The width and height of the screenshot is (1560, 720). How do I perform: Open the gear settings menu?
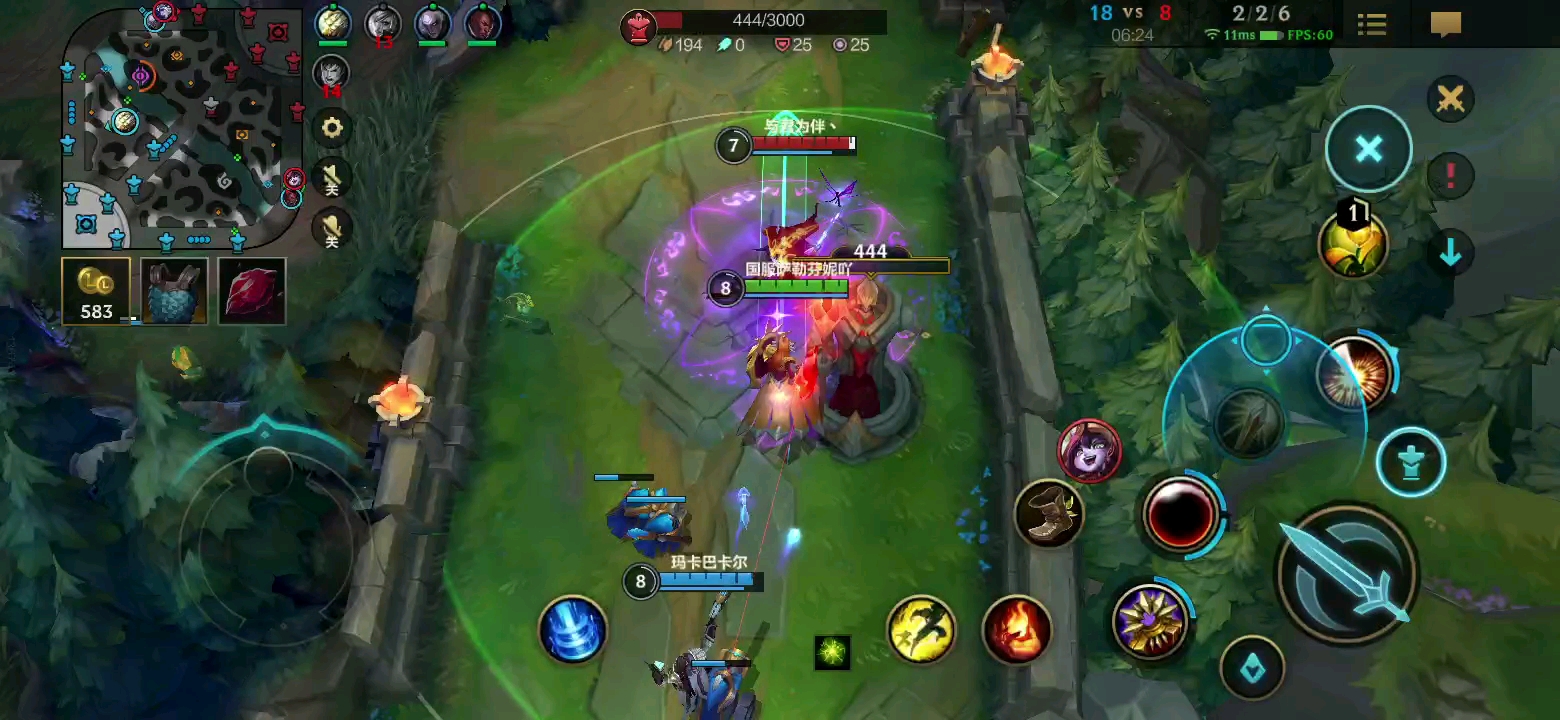[332, 128]
